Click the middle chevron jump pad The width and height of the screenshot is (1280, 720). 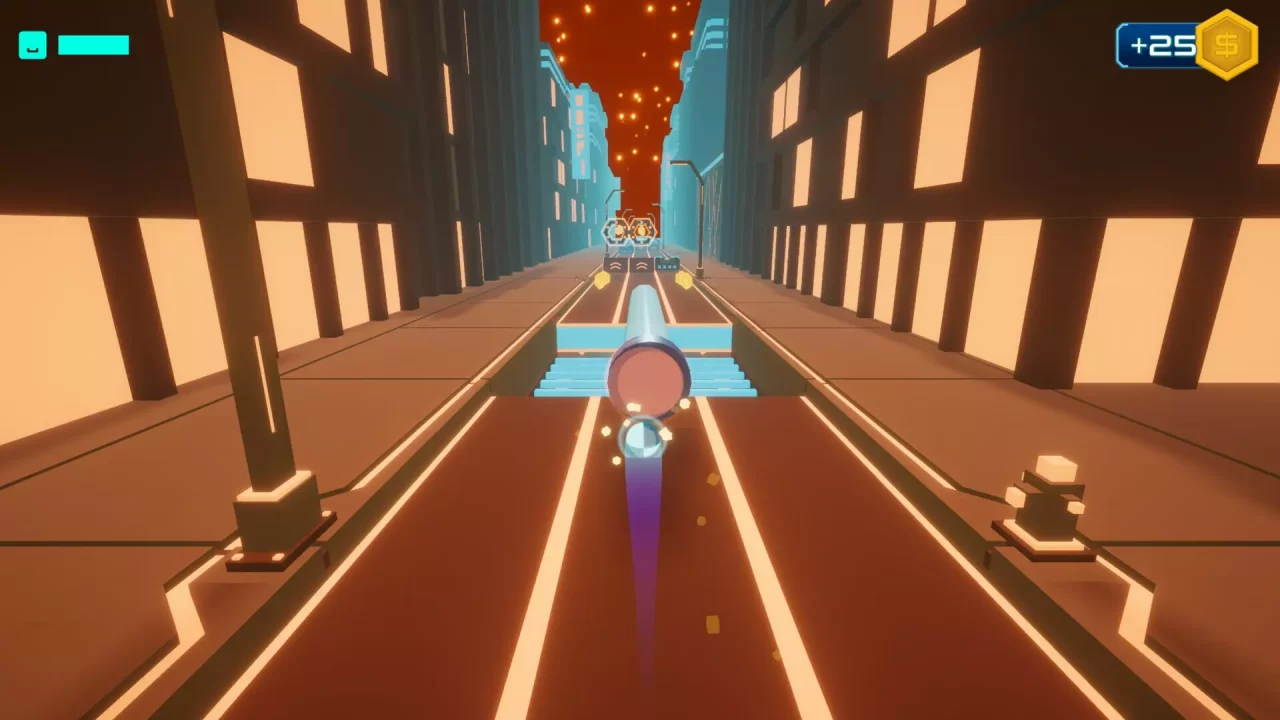click(x=640, y=266)
